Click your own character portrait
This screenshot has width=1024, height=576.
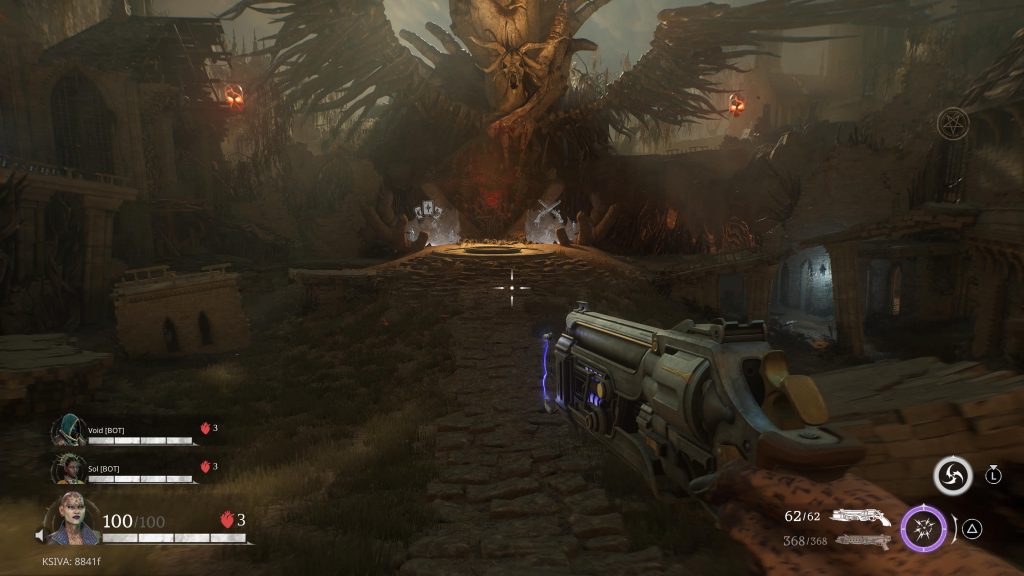tap(74, 520)
